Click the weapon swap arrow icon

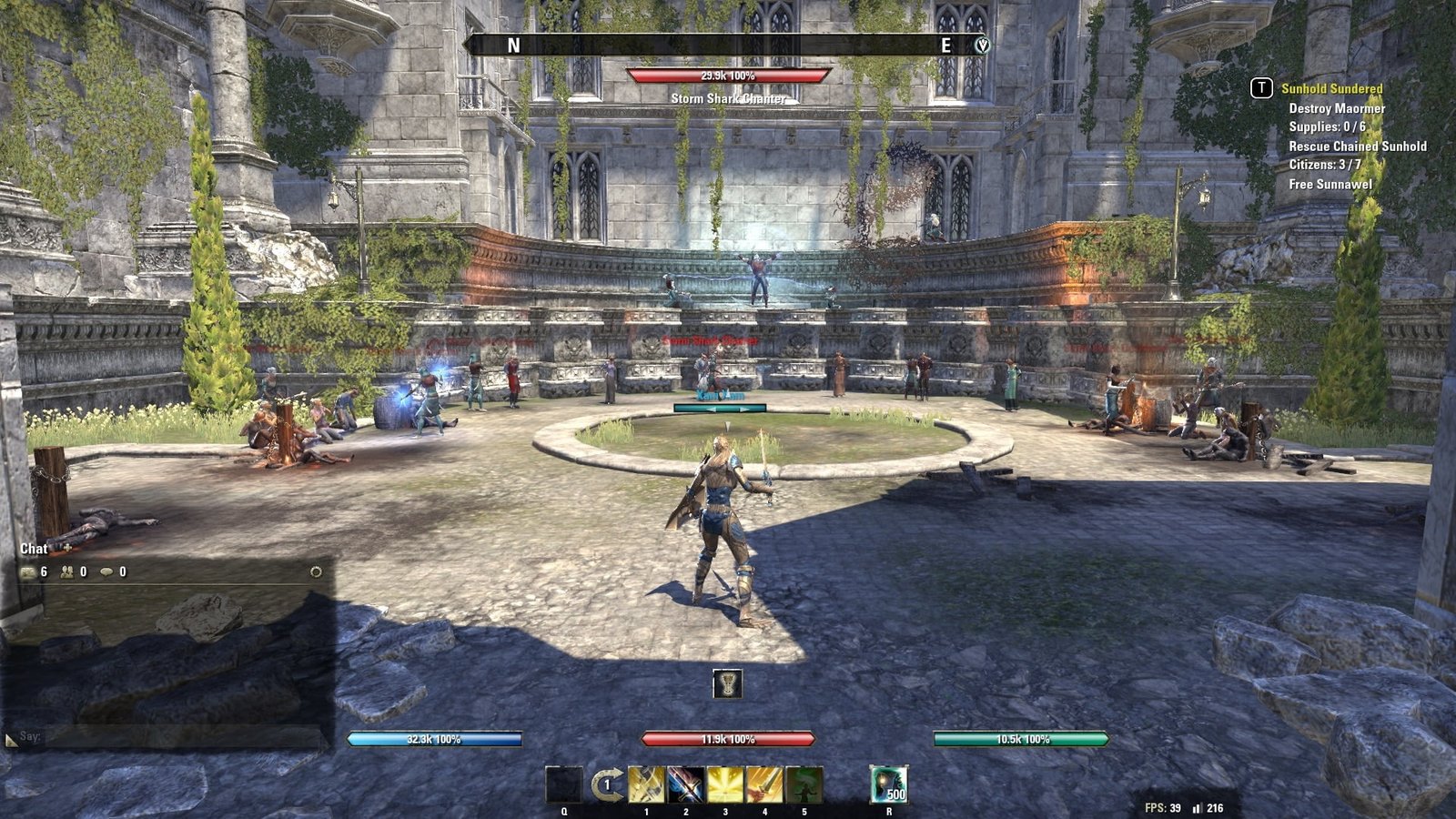(605, 784)
